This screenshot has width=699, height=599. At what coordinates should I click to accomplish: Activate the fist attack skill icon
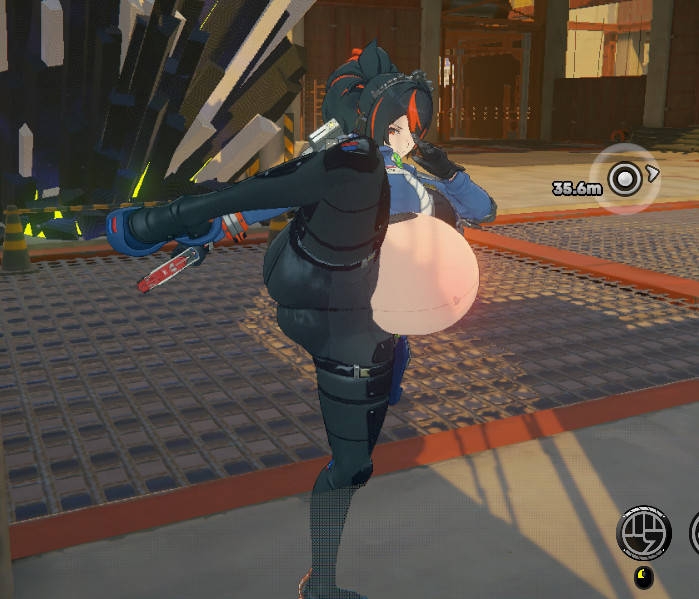(644, 533)
